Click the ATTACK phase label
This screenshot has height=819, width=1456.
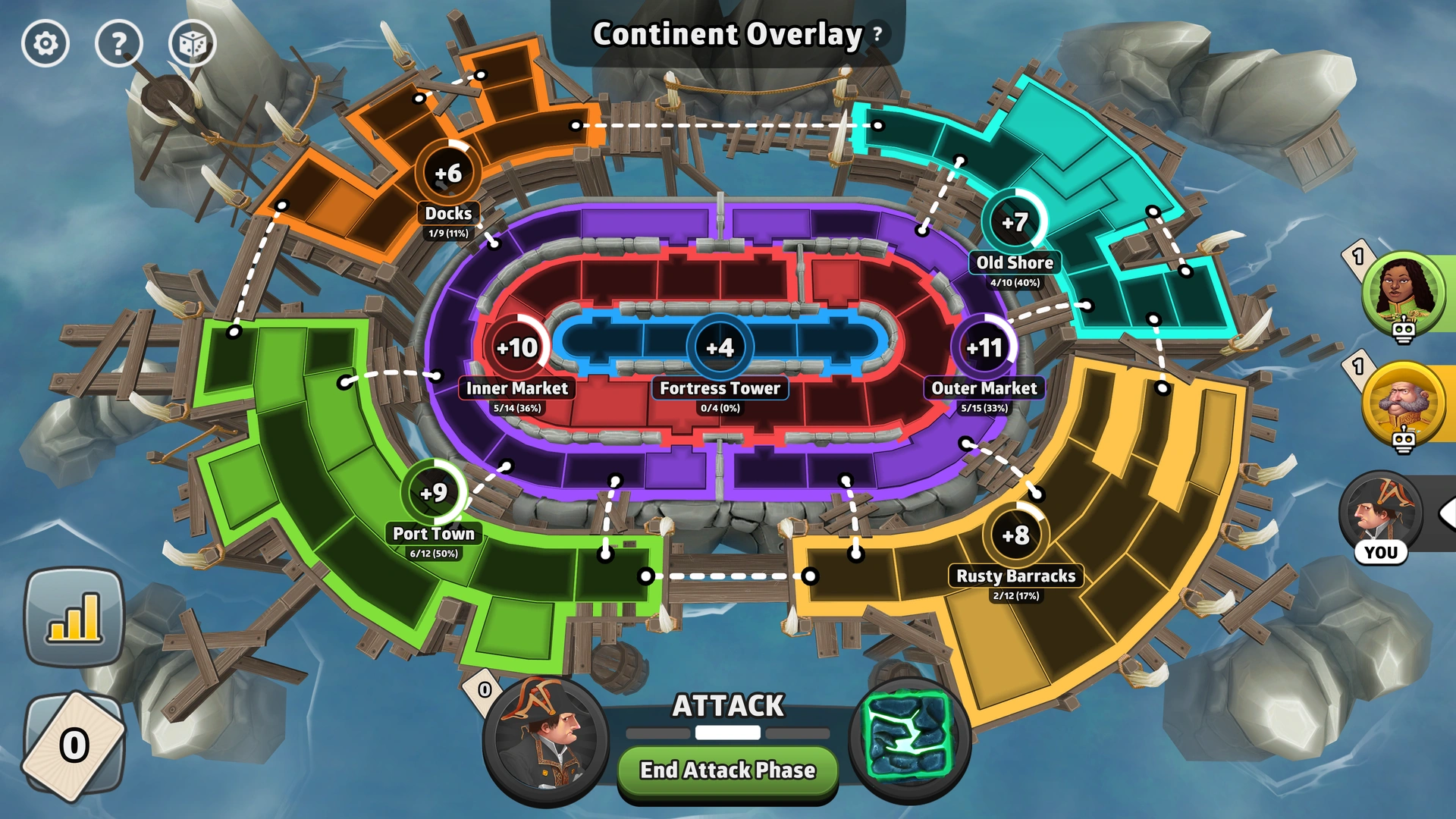(x=726, y=706)
